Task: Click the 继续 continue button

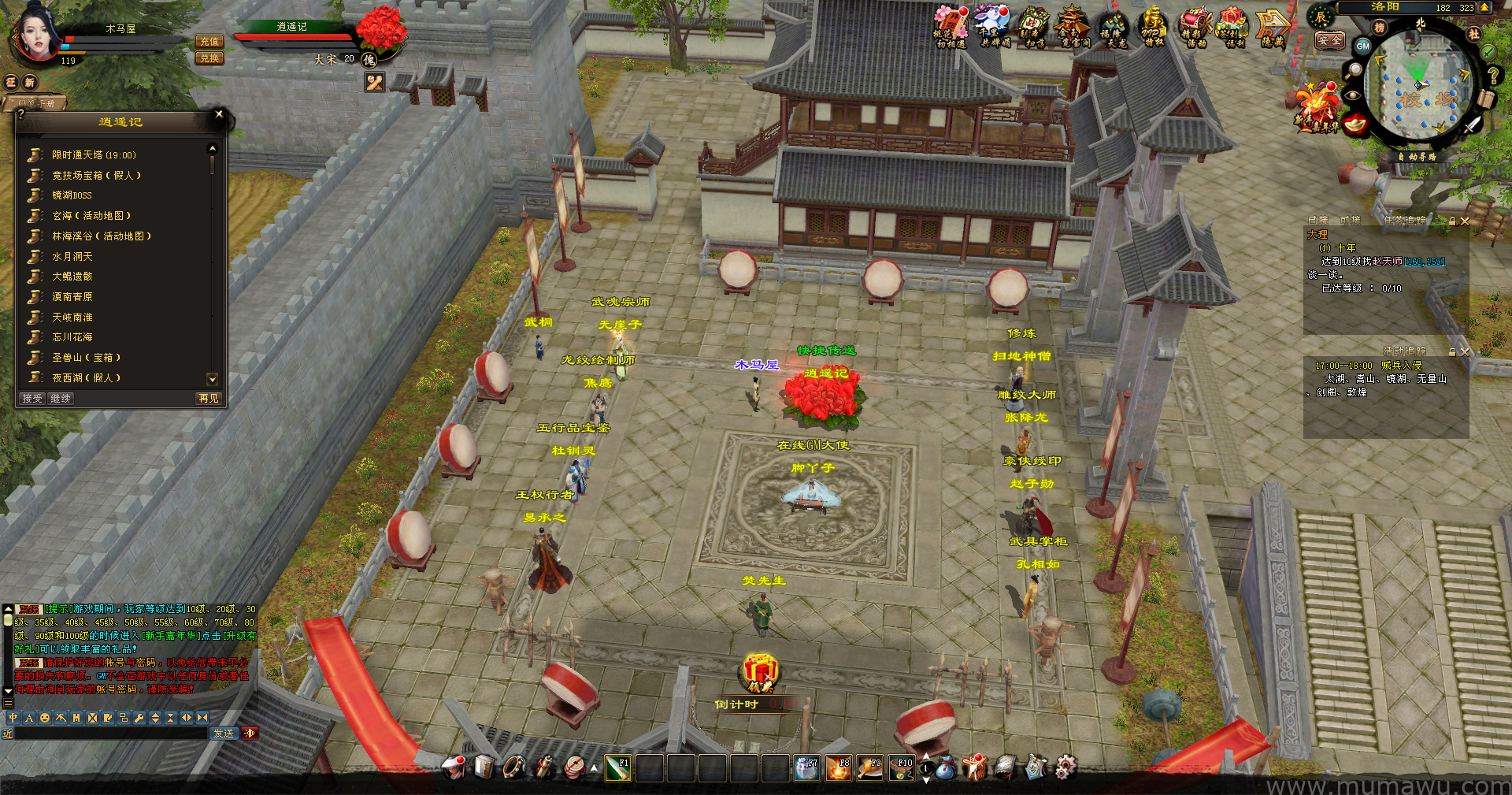Action: click(61, 399)
